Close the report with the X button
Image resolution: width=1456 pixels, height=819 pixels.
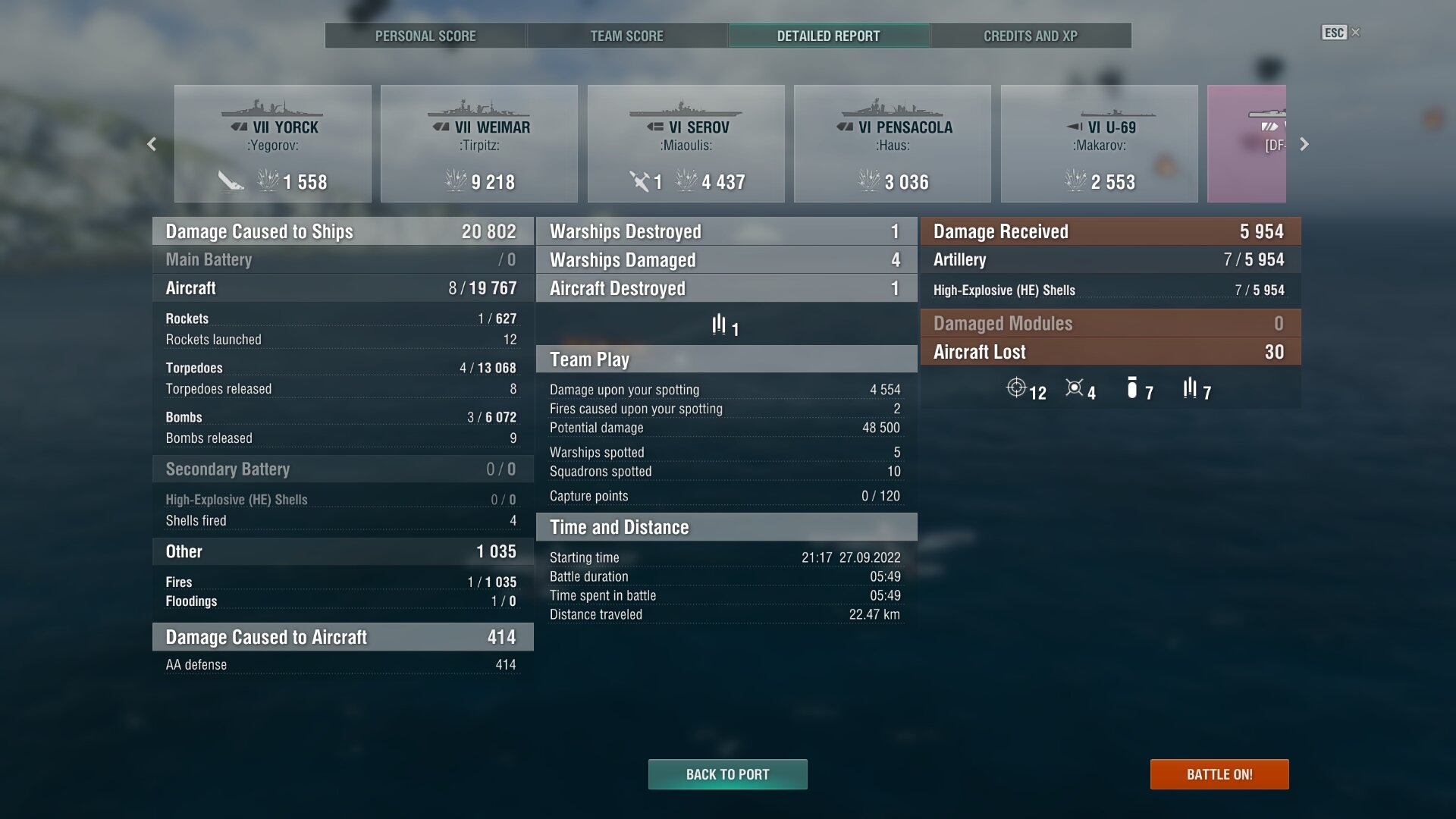click(1356, 33)
